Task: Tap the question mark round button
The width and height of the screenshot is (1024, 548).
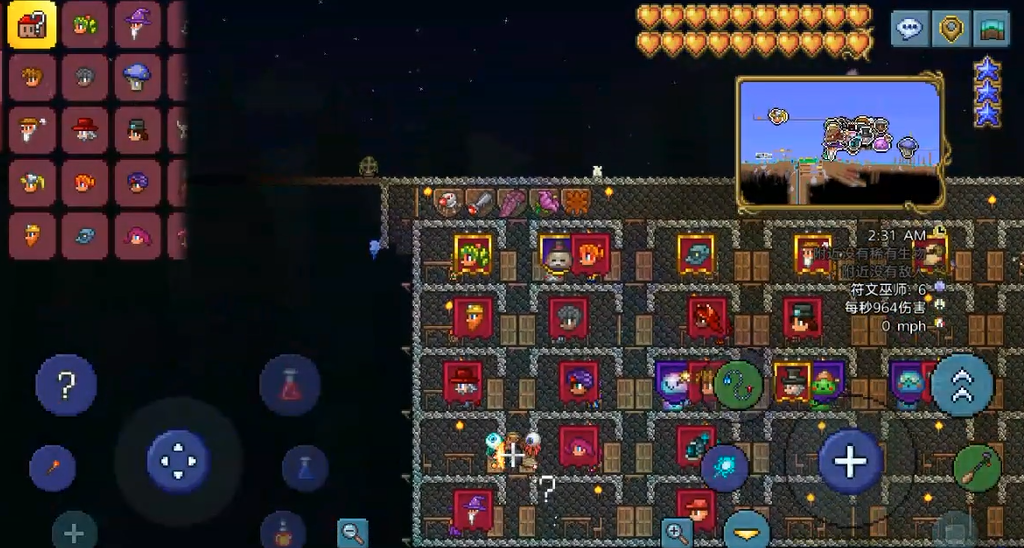Action: [x=66, y=385]
